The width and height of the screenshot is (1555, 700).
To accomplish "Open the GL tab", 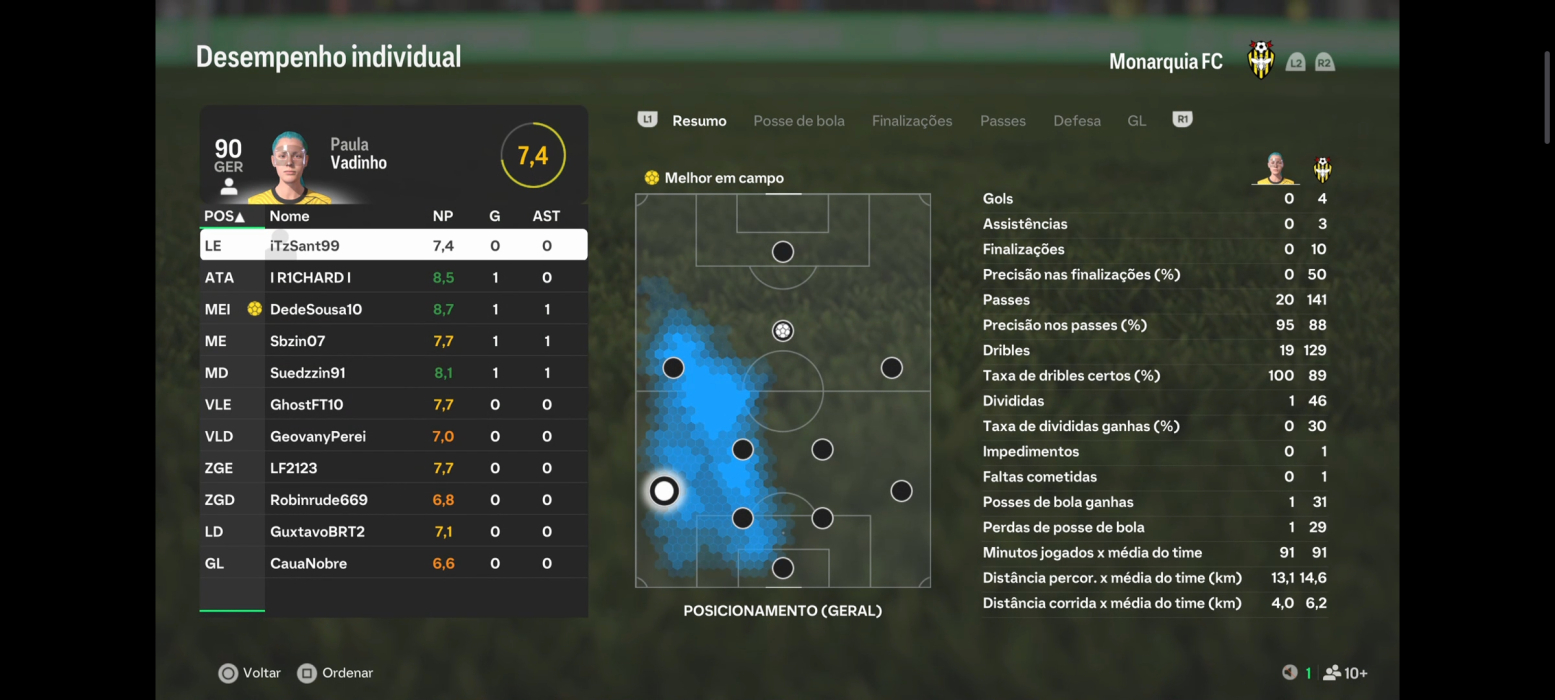I will coord(1136,121).
